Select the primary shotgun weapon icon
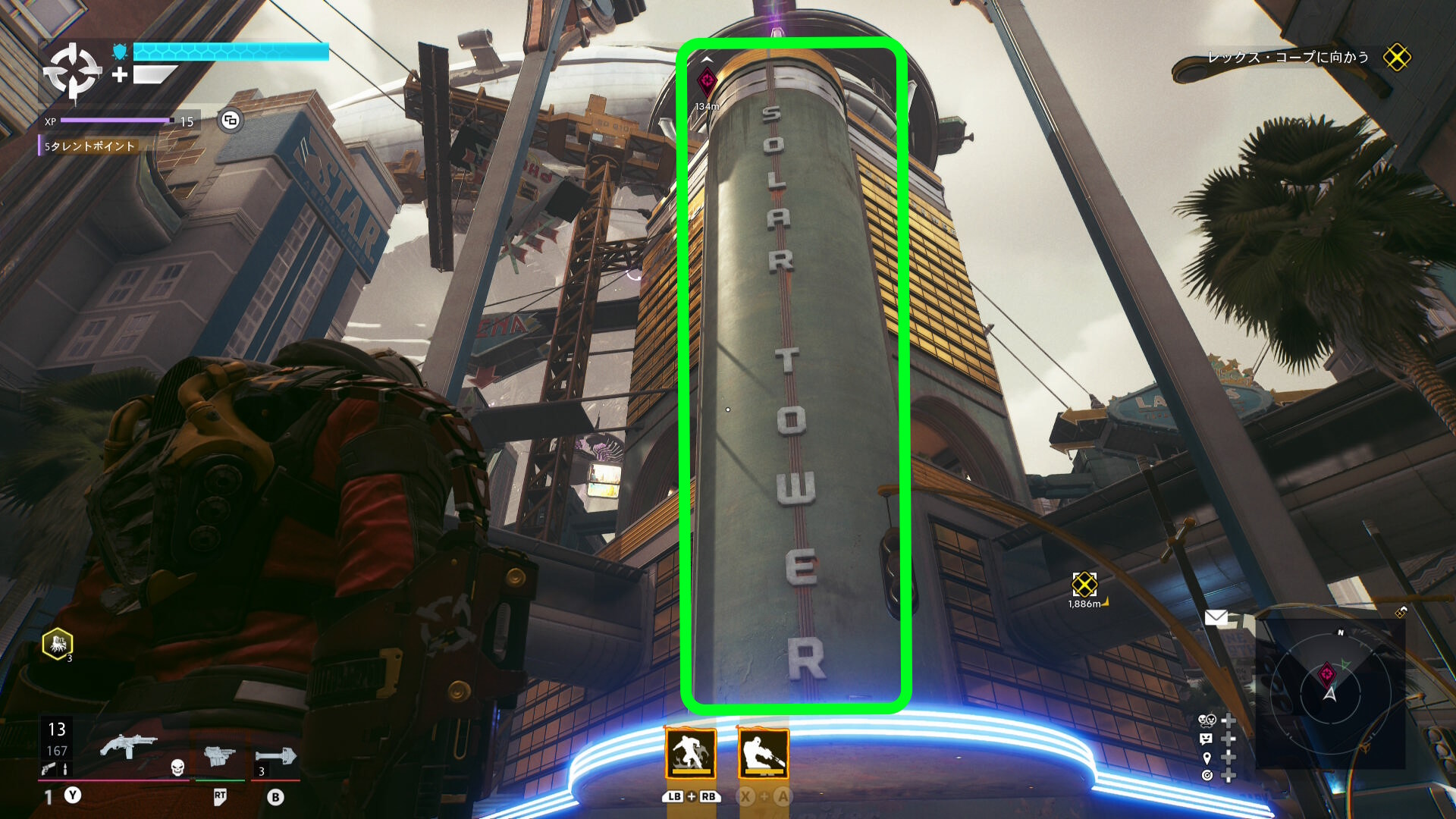 (127, 745)
